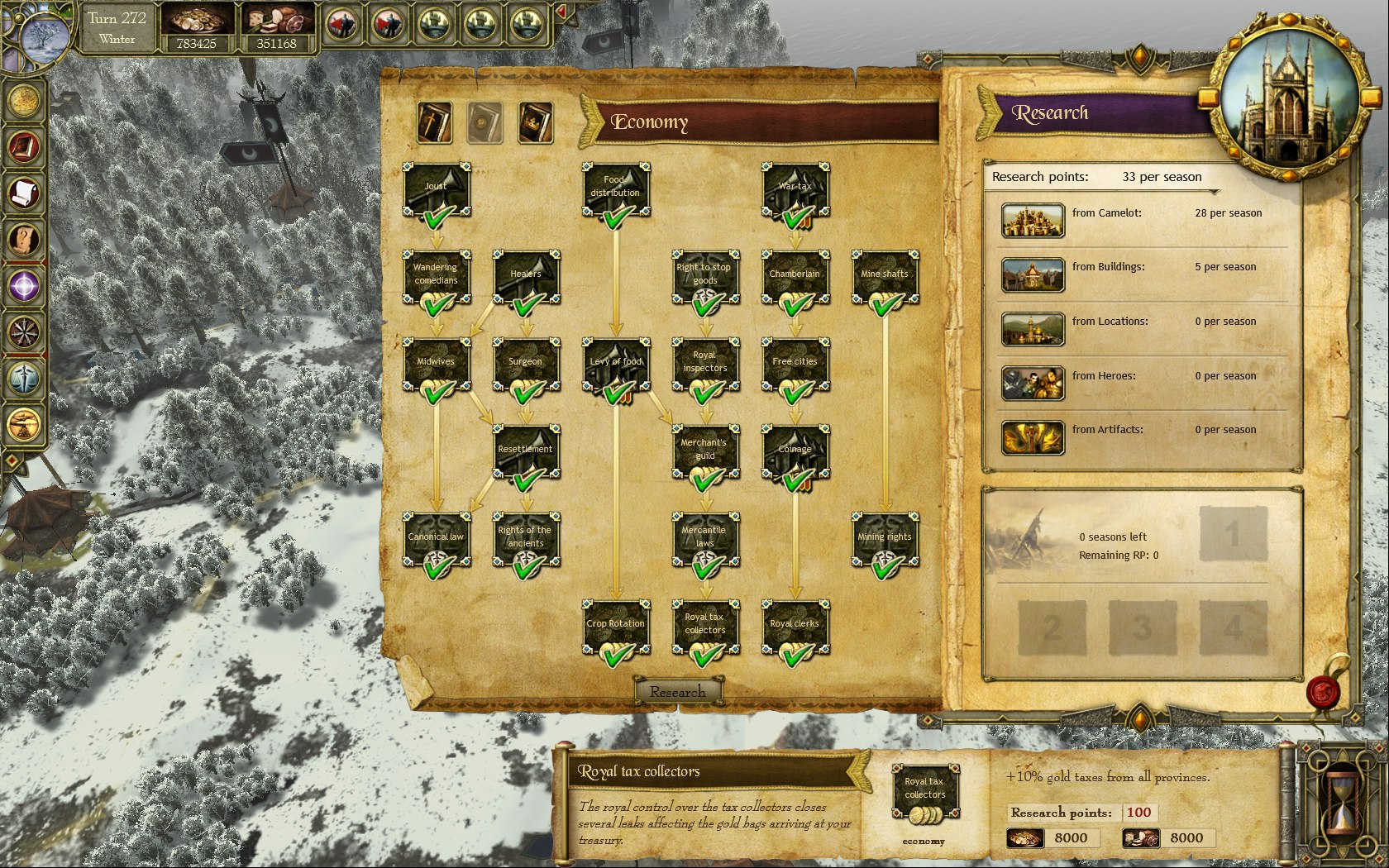Select the War tax research node
Image resolution: width=1389 pixels, height=868 pixels.
pyautogui.click(x=795, y=189)
